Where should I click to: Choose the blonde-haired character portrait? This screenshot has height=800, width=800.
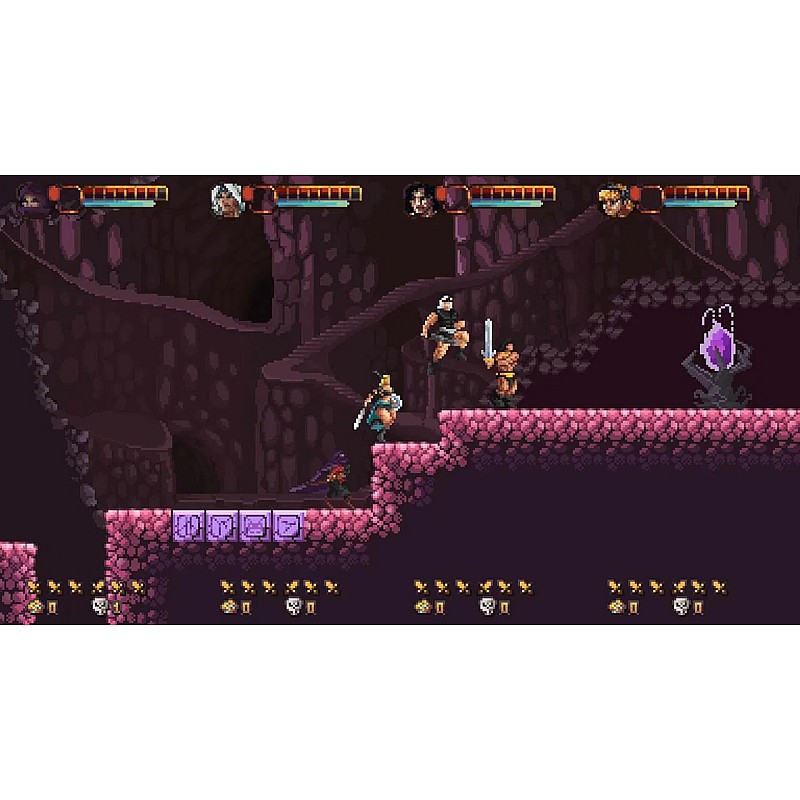click(x=613, y=200)
